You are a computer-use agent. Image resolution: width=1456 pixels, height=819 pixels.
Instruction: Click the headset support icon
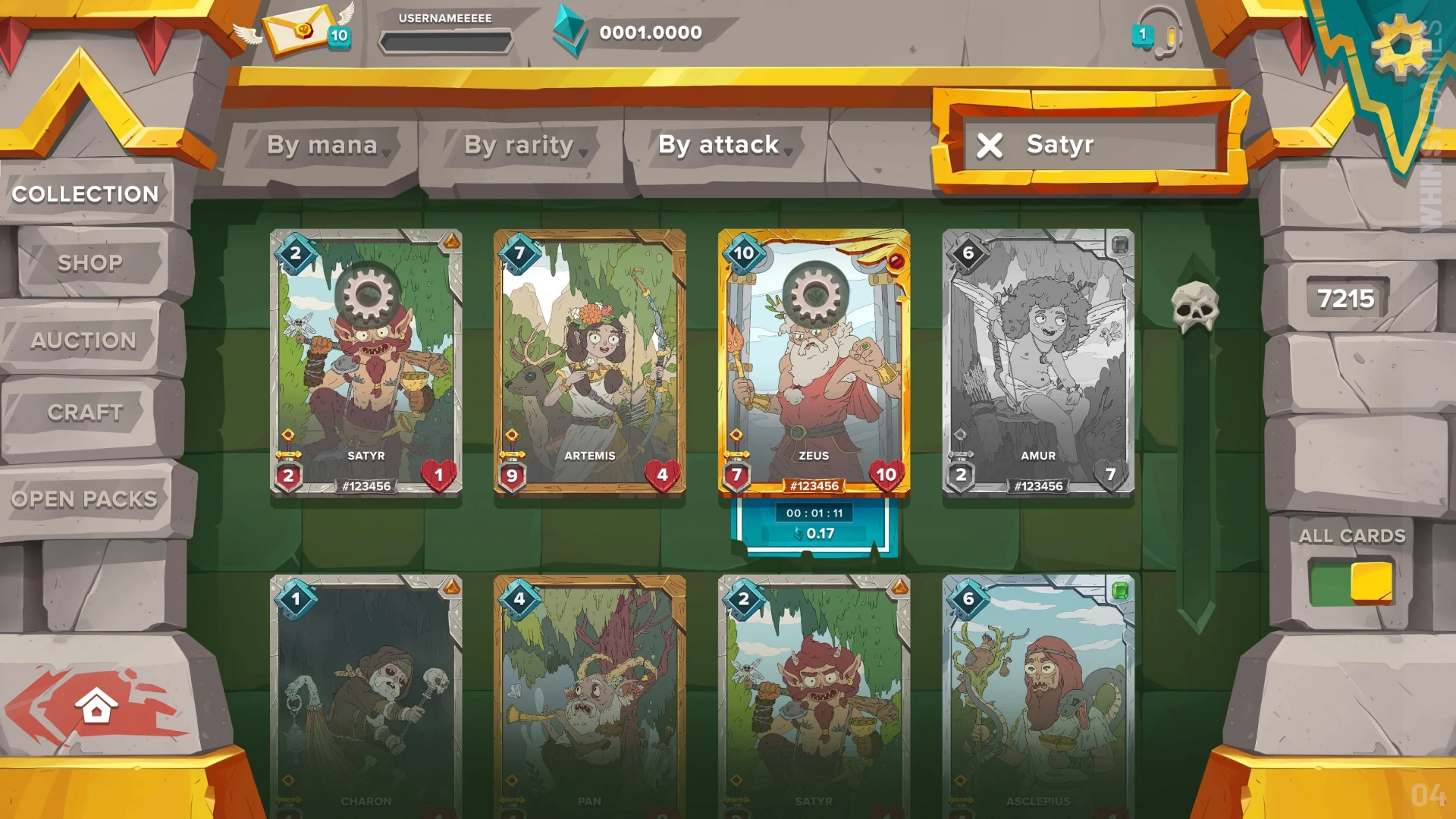1159,35
